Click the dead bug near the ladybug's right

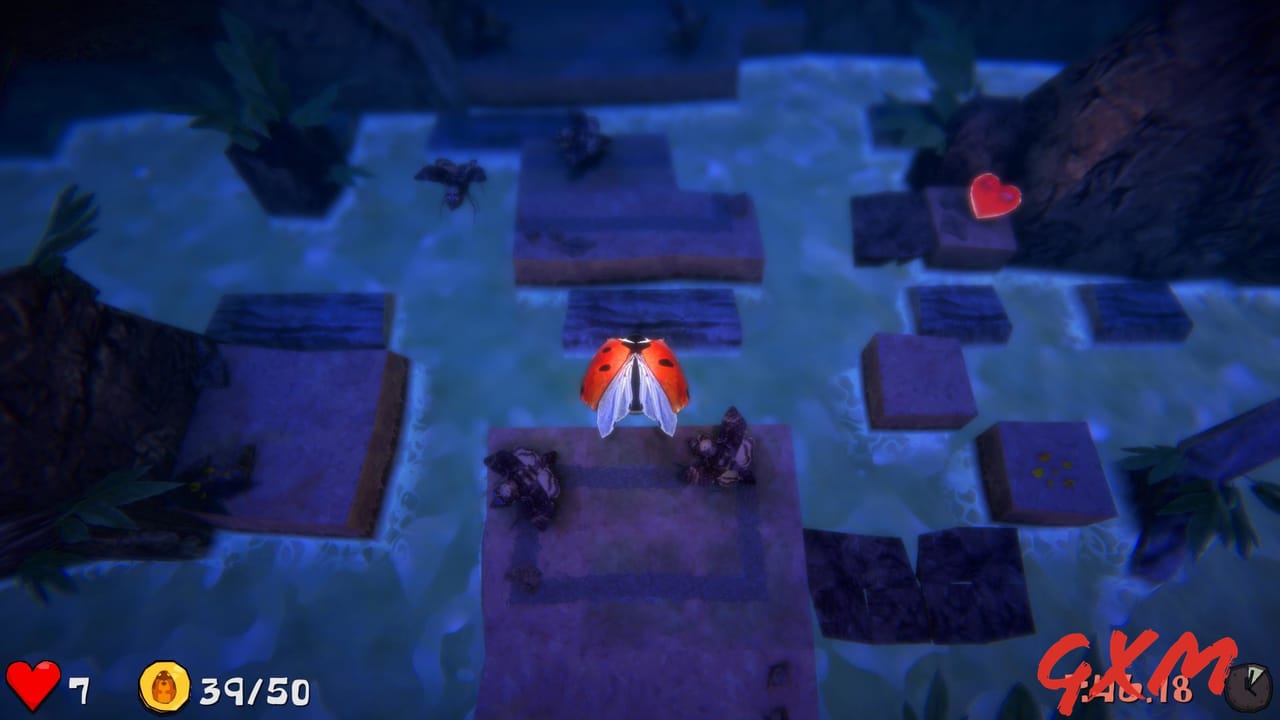coord(722,450)
